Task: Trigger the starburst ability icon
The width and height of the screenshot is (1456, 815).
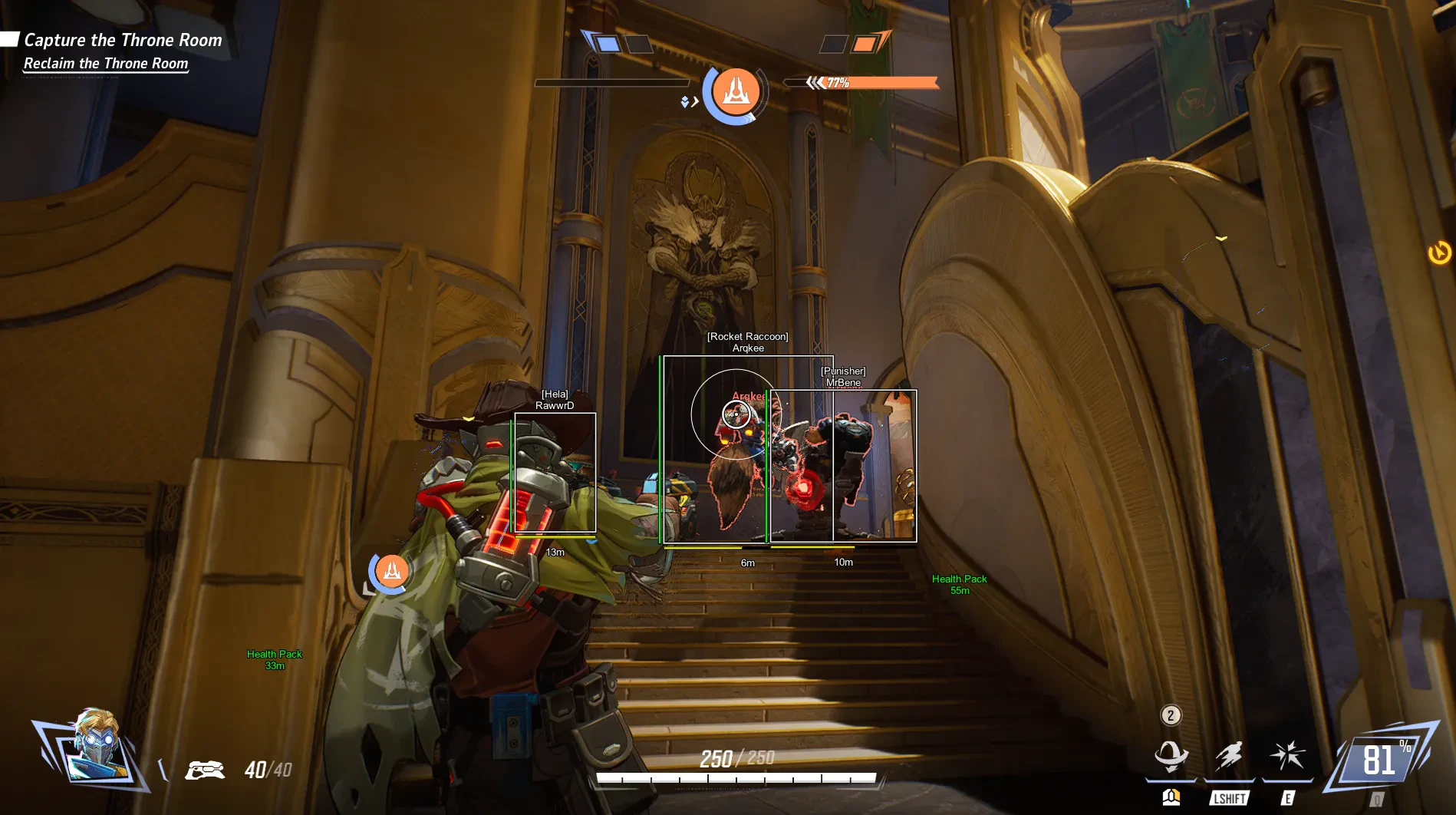Action: [1287, 756]
